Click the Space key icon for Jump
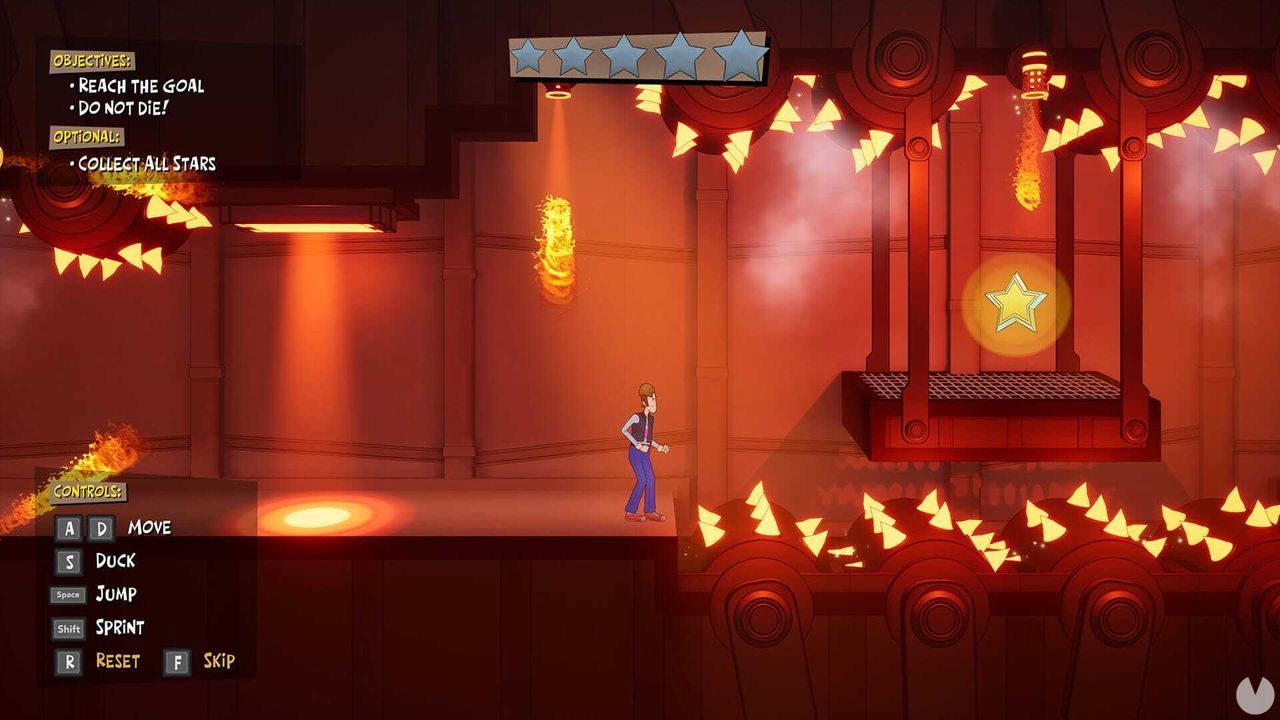 click(67, 594)
